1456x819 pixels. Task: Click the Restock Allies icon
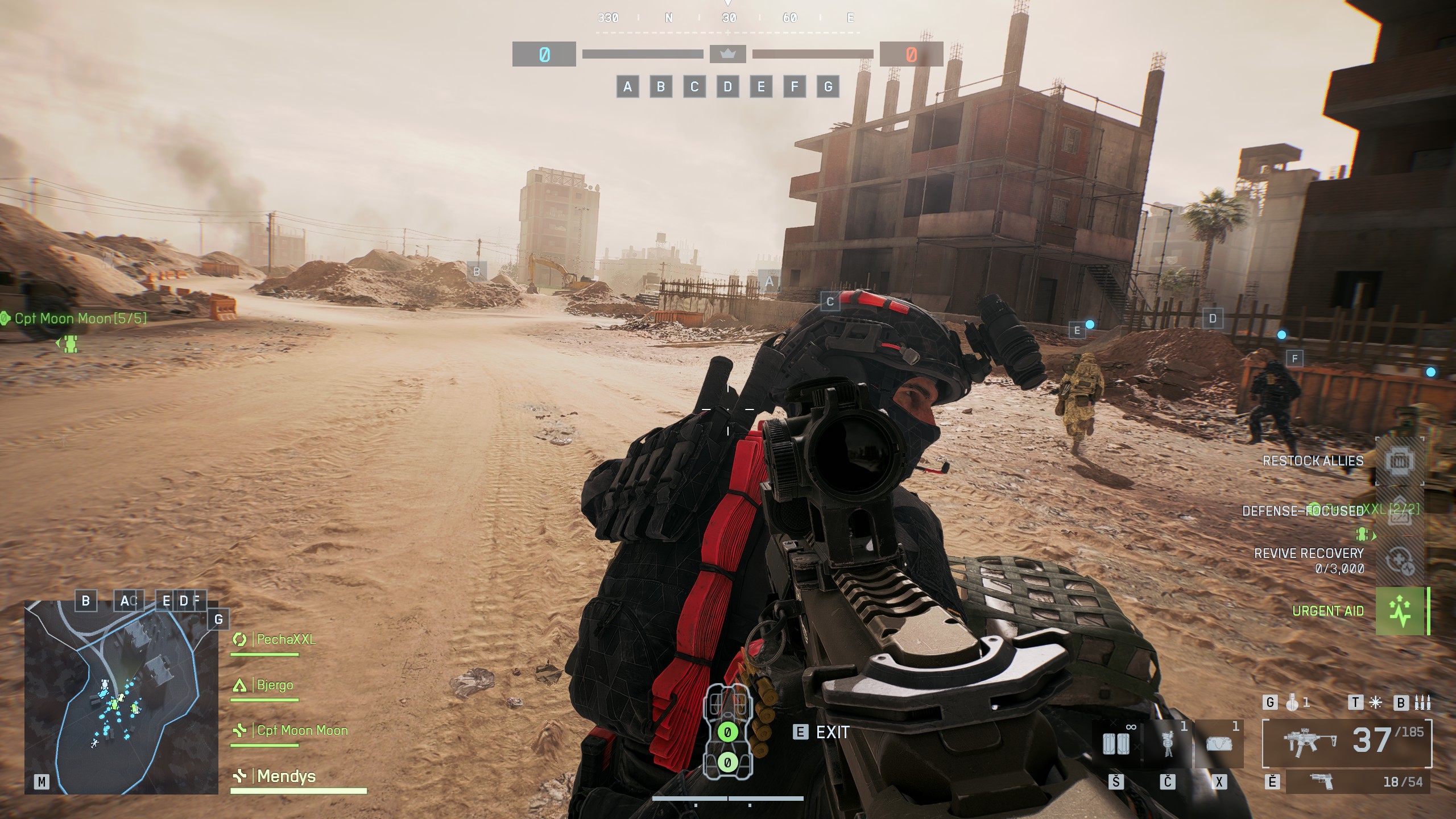coord(1399,461)
